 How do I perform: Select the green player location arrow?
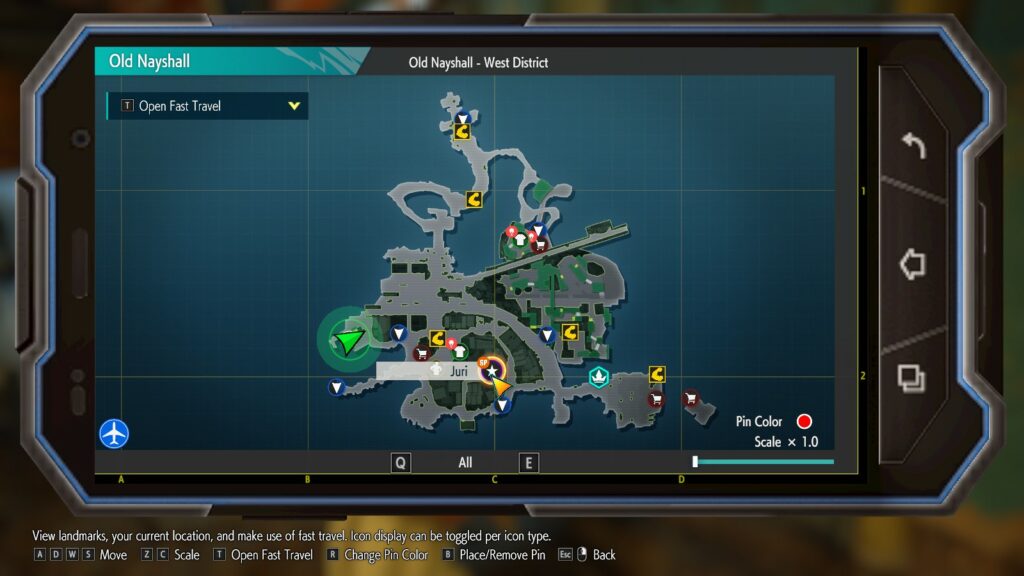pyautogui.click(x=349, y=342)
